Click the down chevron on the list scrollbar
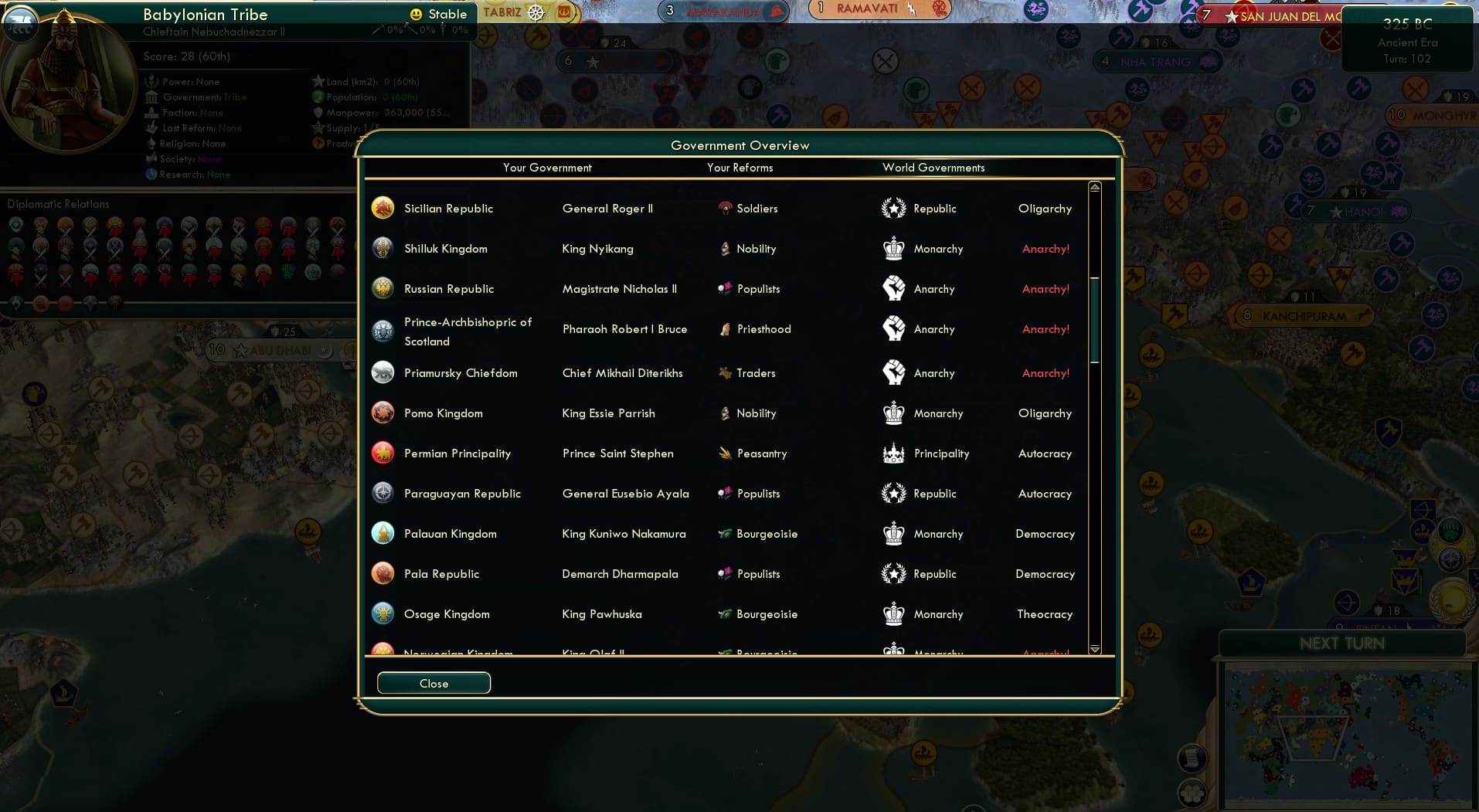1479x812 pixels. click(1094, 650)
